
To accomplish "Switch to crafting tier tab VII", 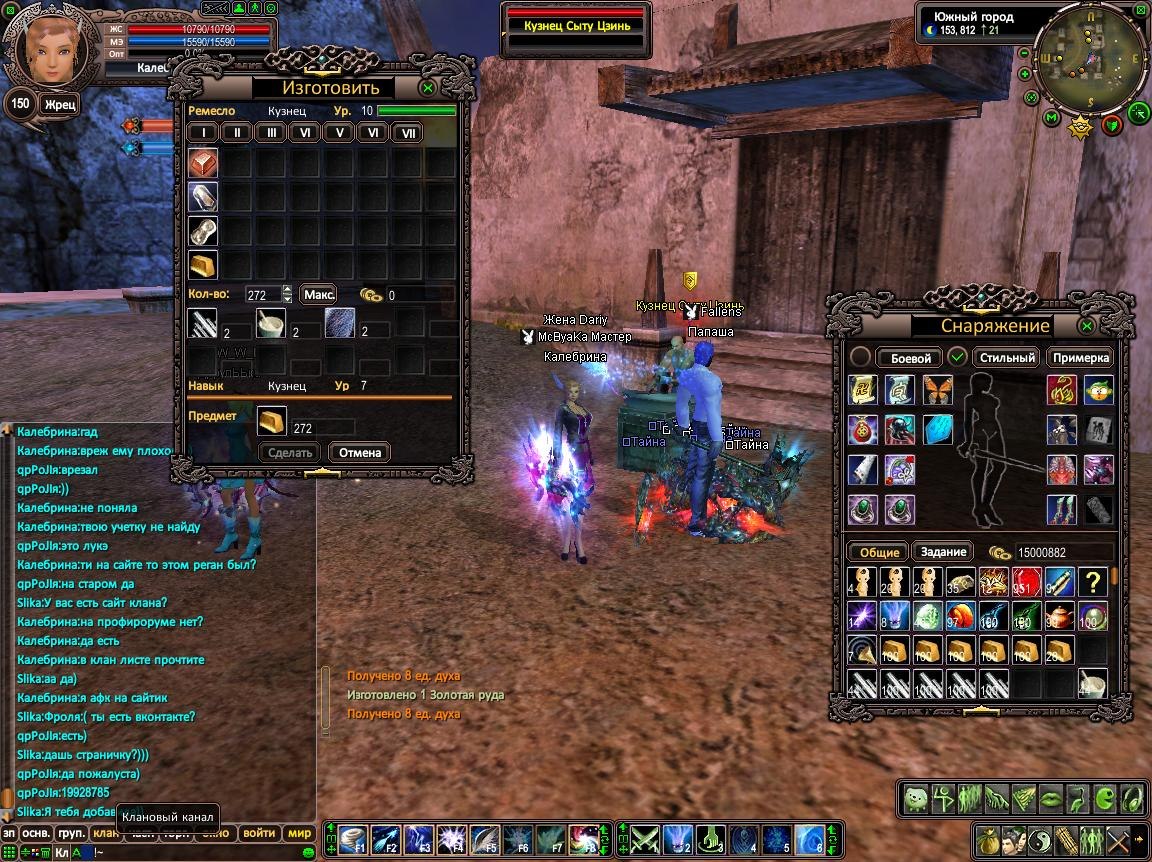I will [407, 133].
